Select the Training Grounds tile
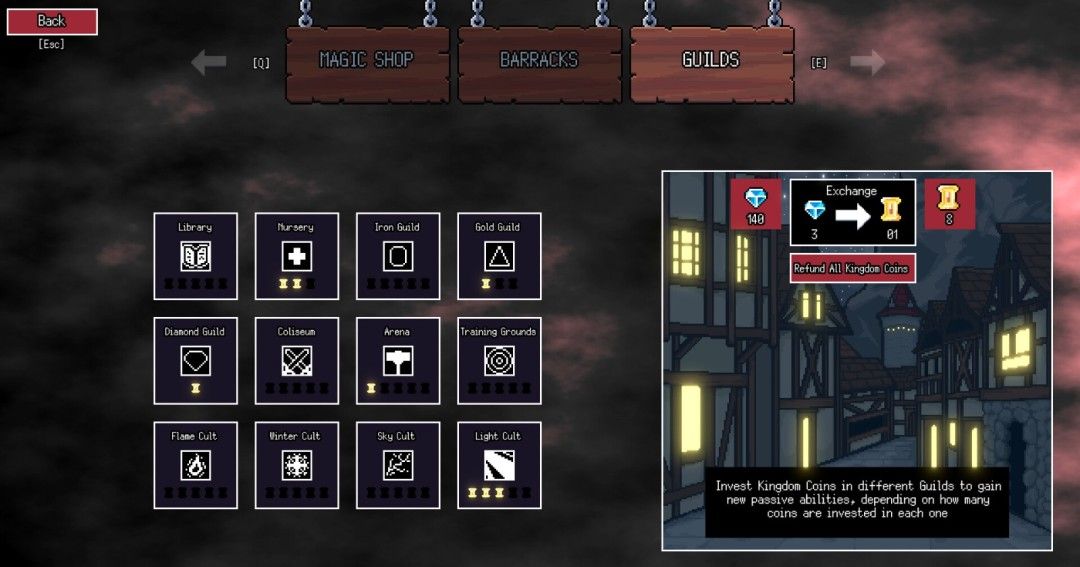This screenshot has height=567, width=1080. (x=499, y=361)
